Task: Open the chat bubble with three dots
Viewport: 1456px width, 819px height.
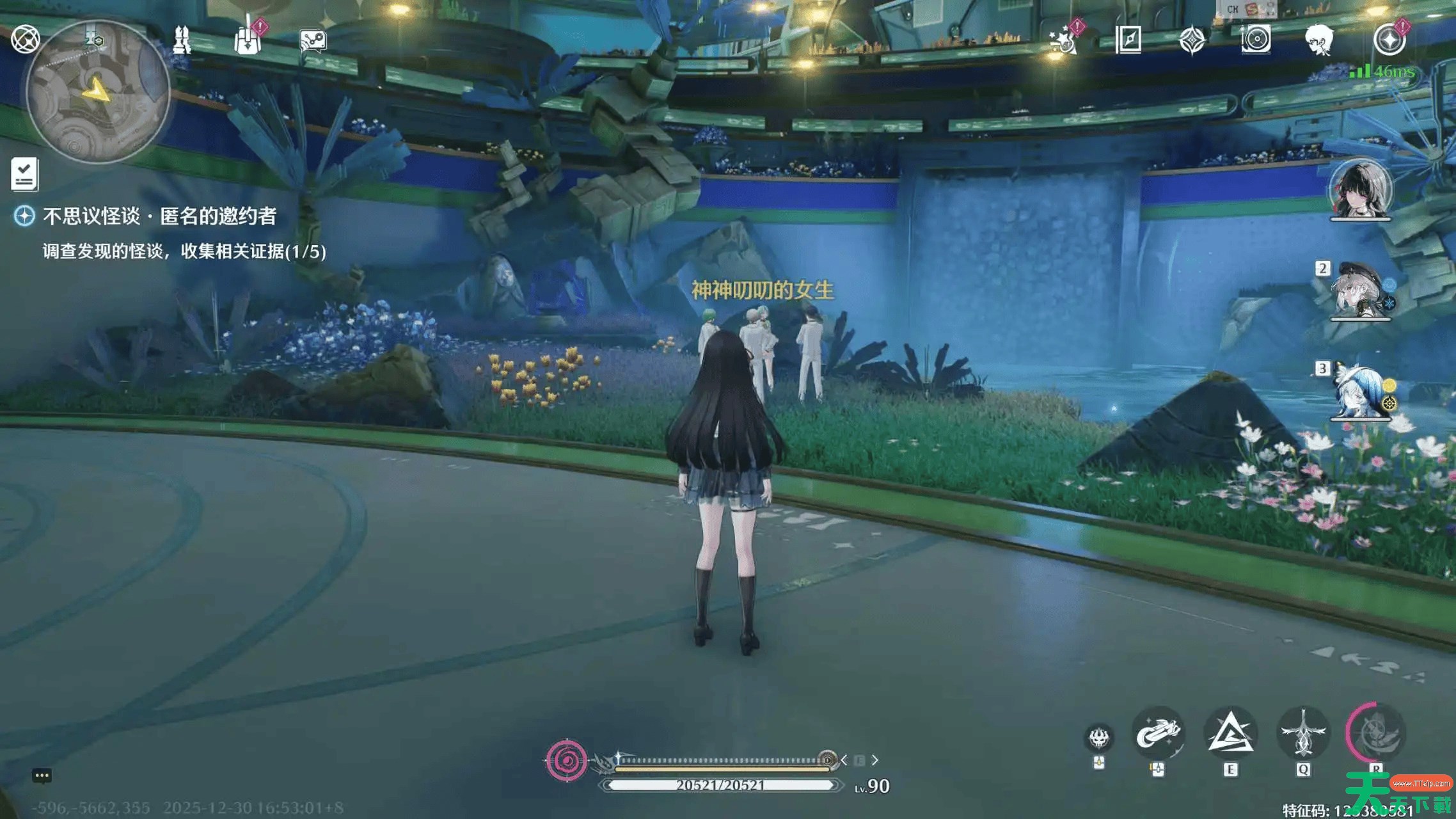Action: pyautogui.click(x=42, y=776)
